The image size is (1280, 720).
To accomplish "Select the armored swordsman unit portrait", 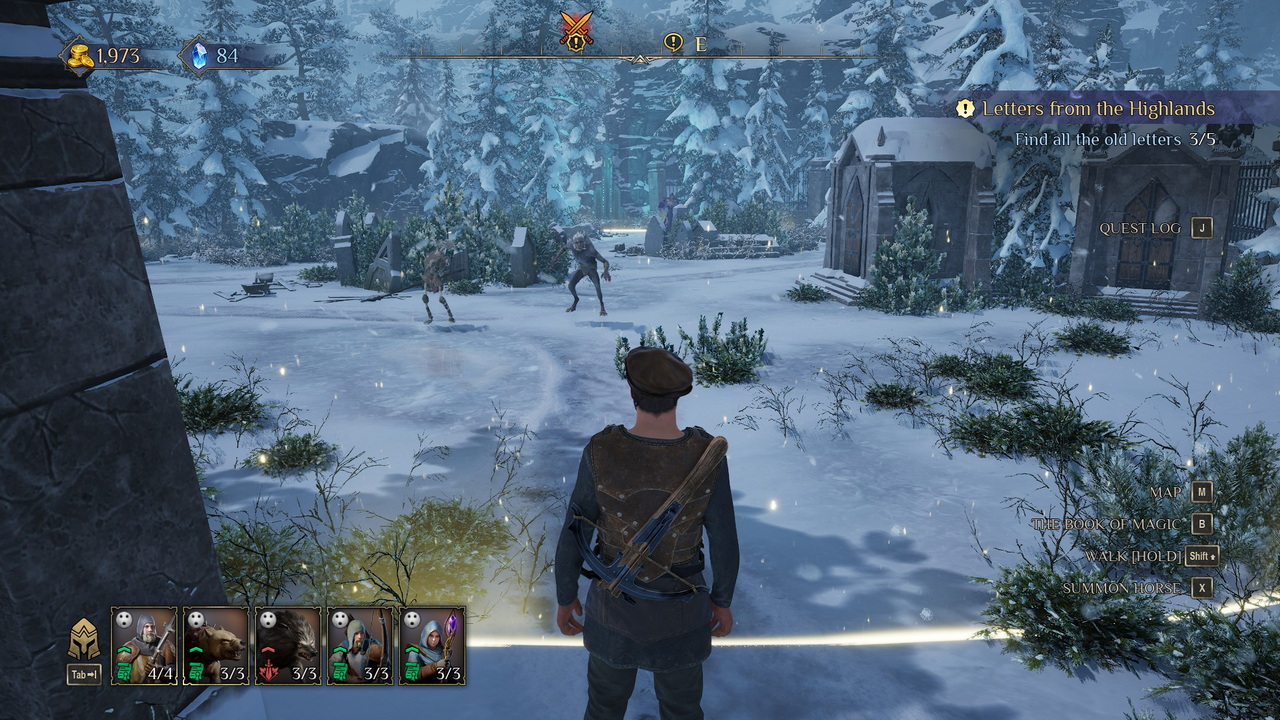I will point(144,645).
